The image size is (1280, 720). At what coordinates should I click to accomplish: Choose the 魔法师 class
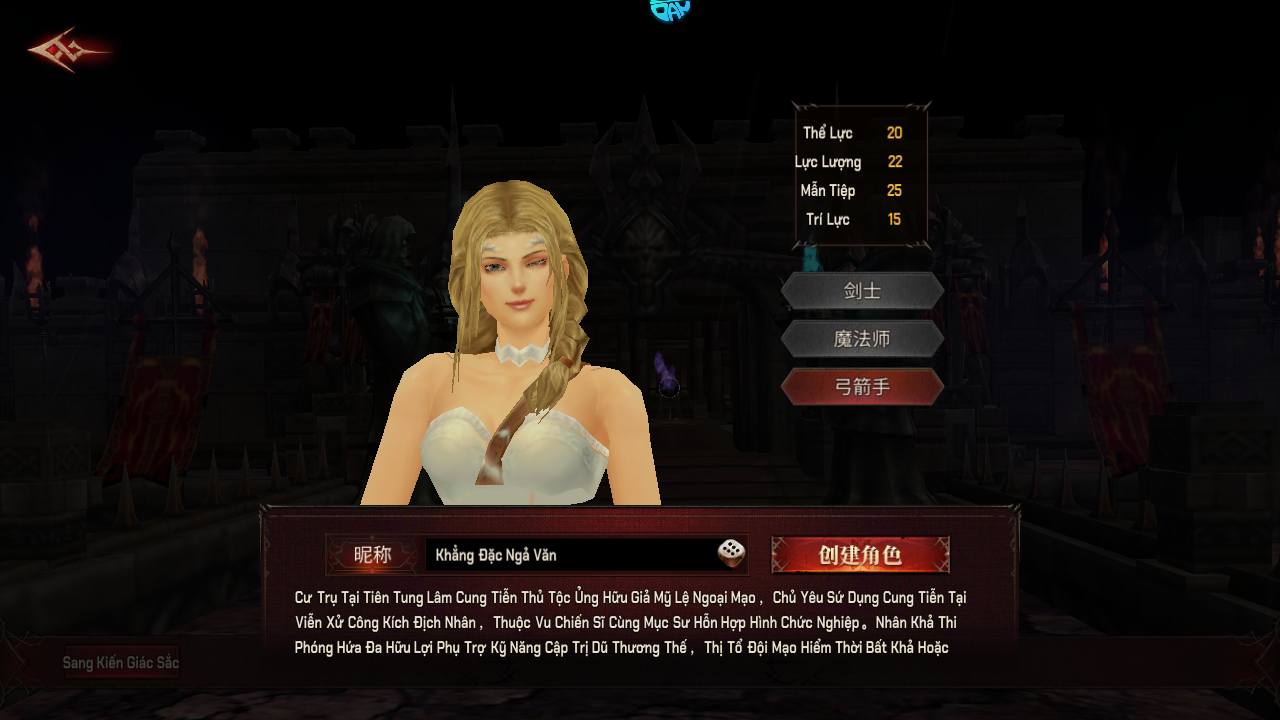pyautogui.click(x=862, y=339)
